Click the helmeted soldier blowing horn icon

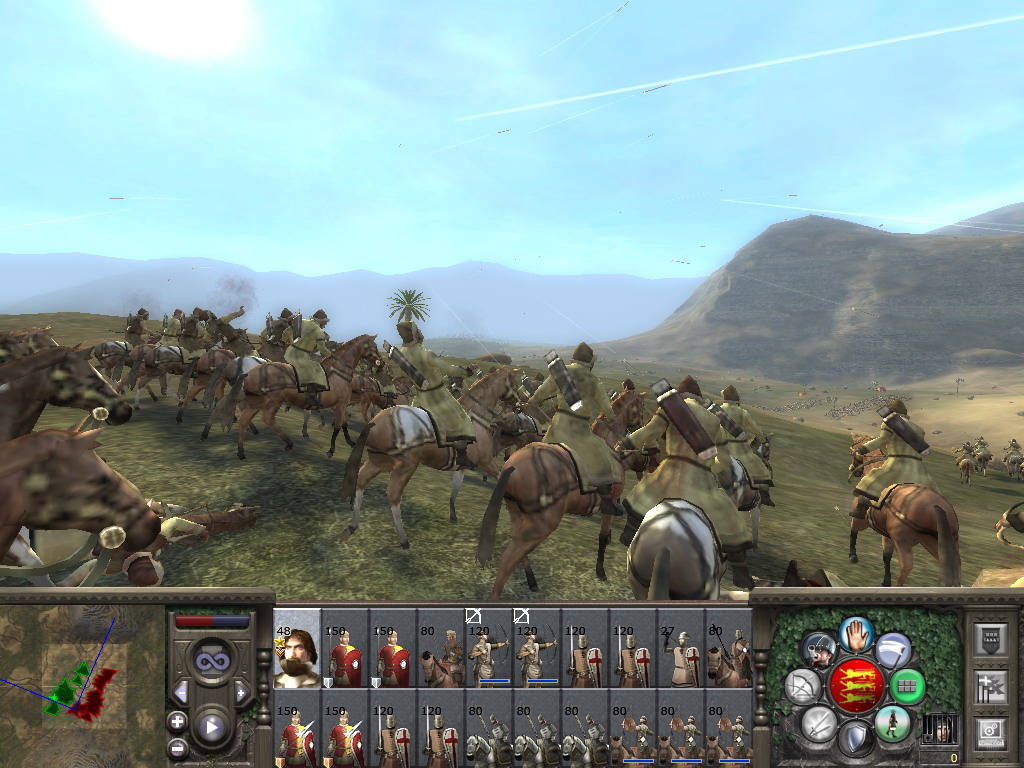coord(819,650)
